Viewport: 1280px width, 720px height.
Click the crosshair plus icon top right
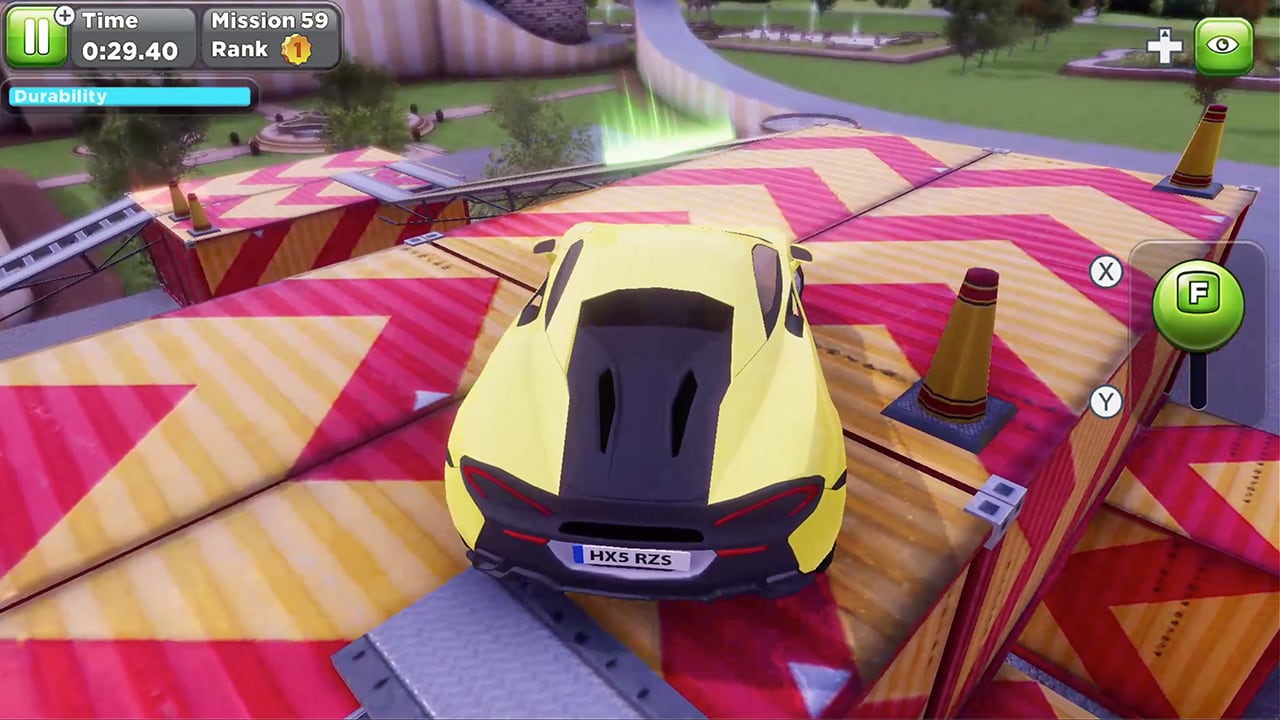[1164, 46]
